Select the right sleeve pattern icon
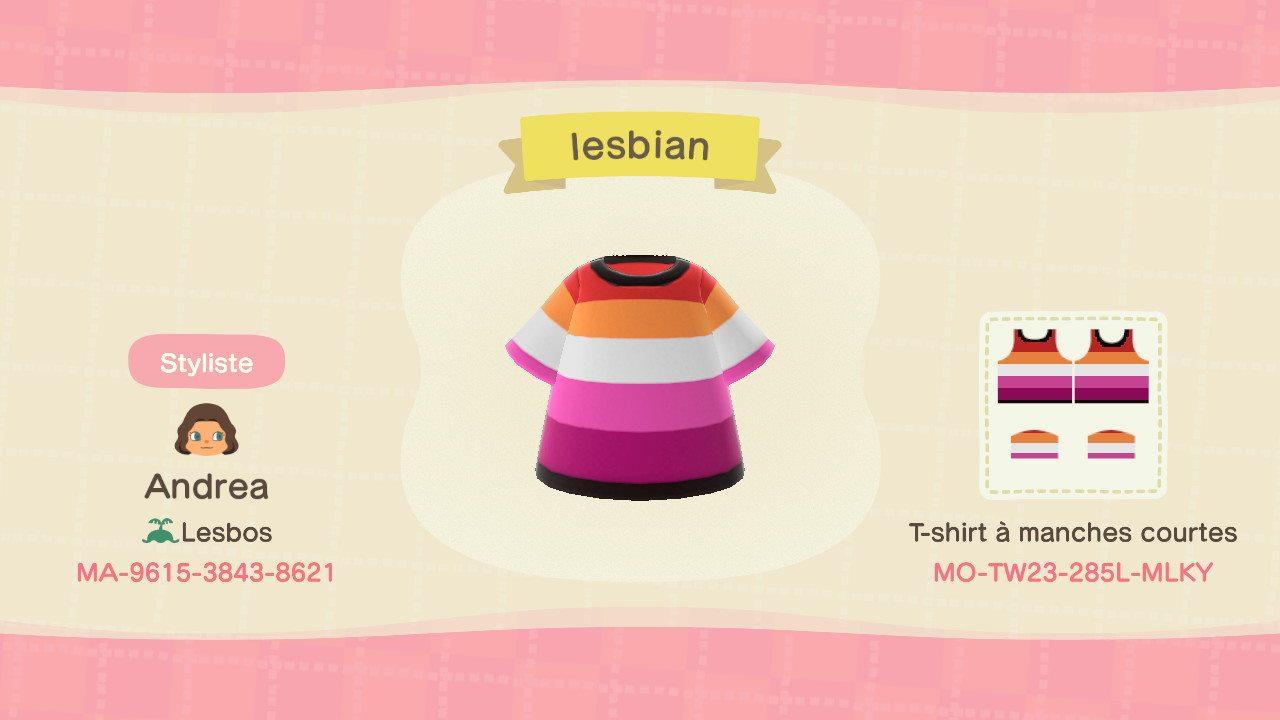The width and height of the screenshot is (1280, 720). pos(1112,443)
